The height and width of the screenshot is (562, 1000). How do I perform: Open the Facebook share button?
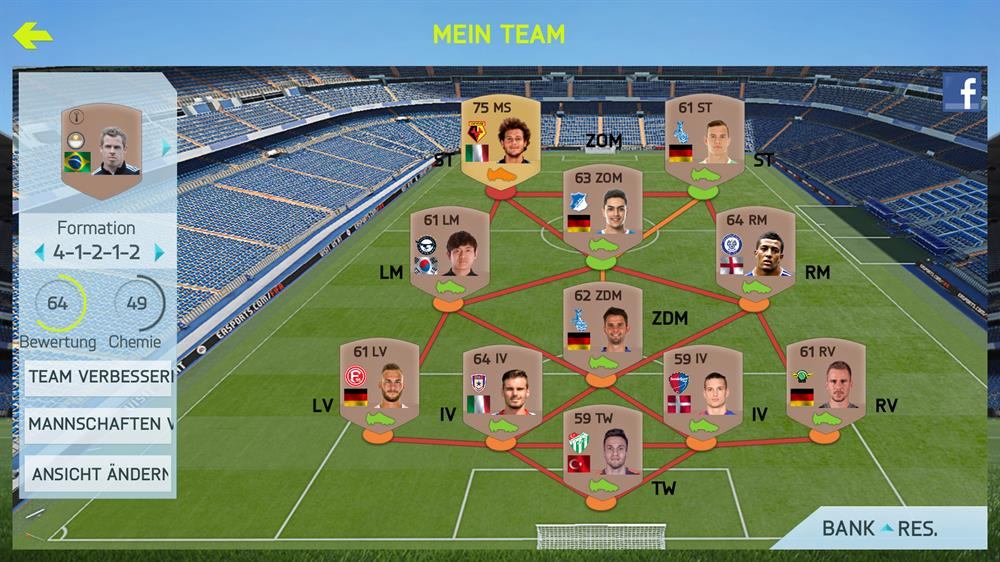(961, 93)
